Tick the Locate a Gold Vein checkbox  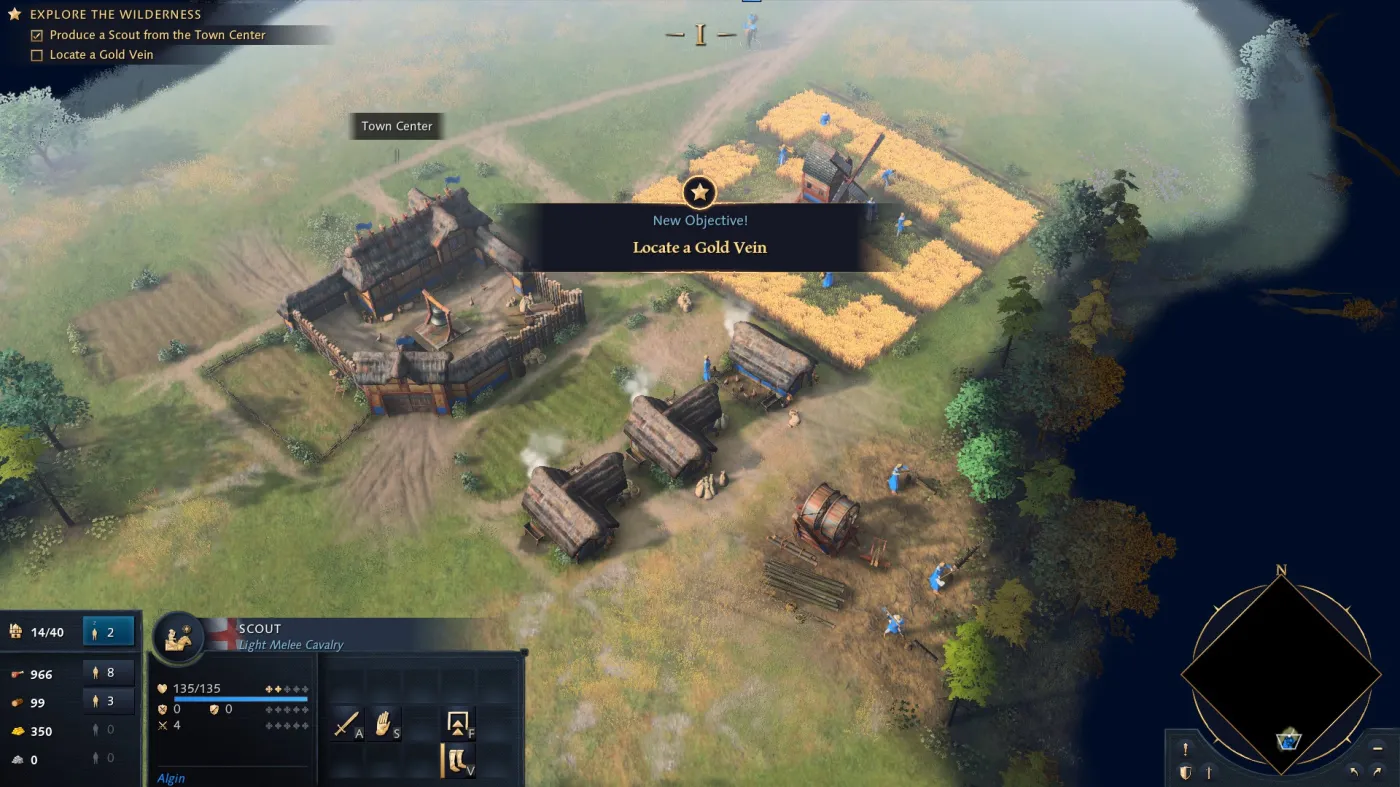pos(36,54)
